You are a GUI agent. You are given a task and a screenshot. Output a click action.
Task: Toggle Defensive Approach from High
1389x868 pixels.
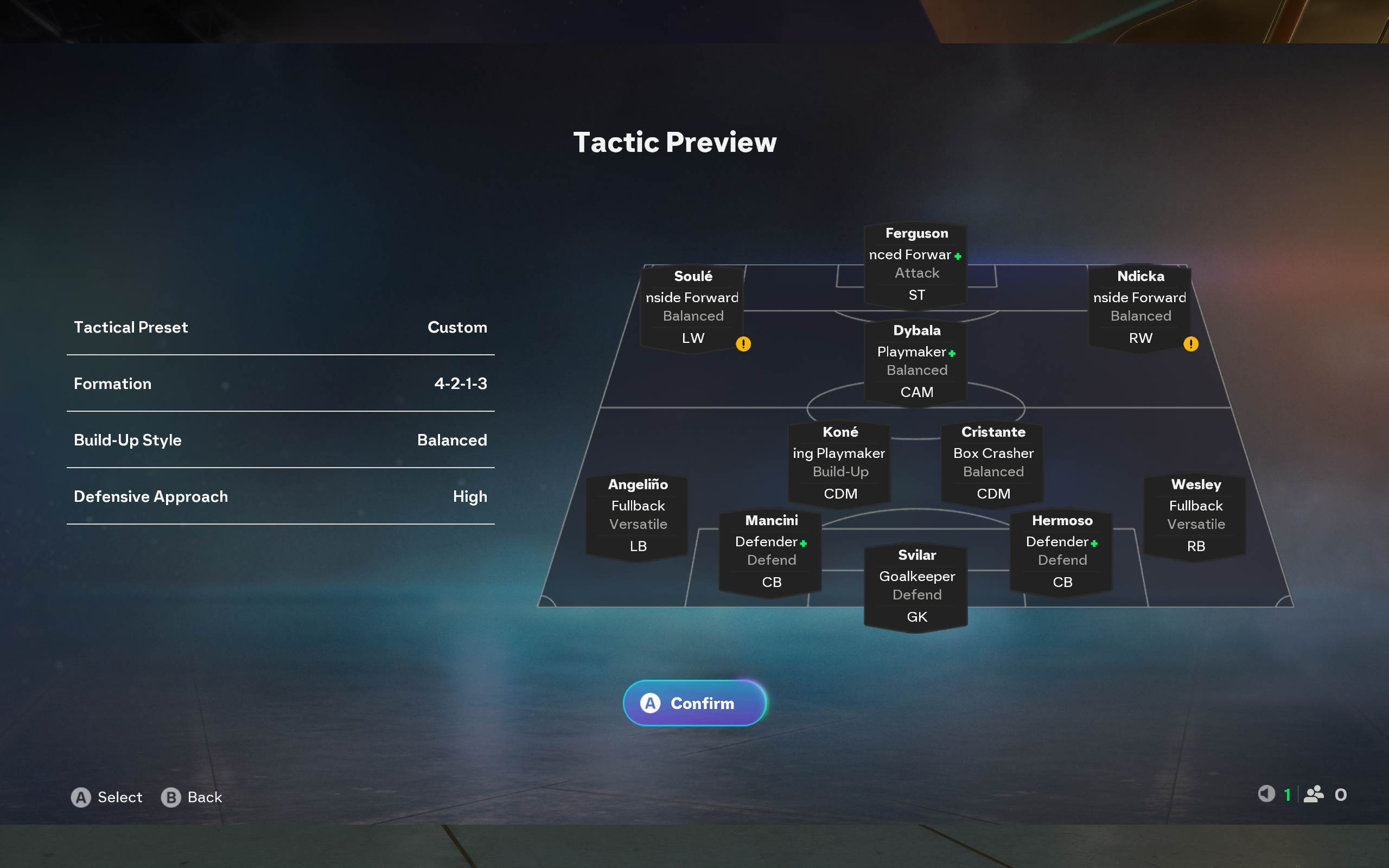pos(281,496)
